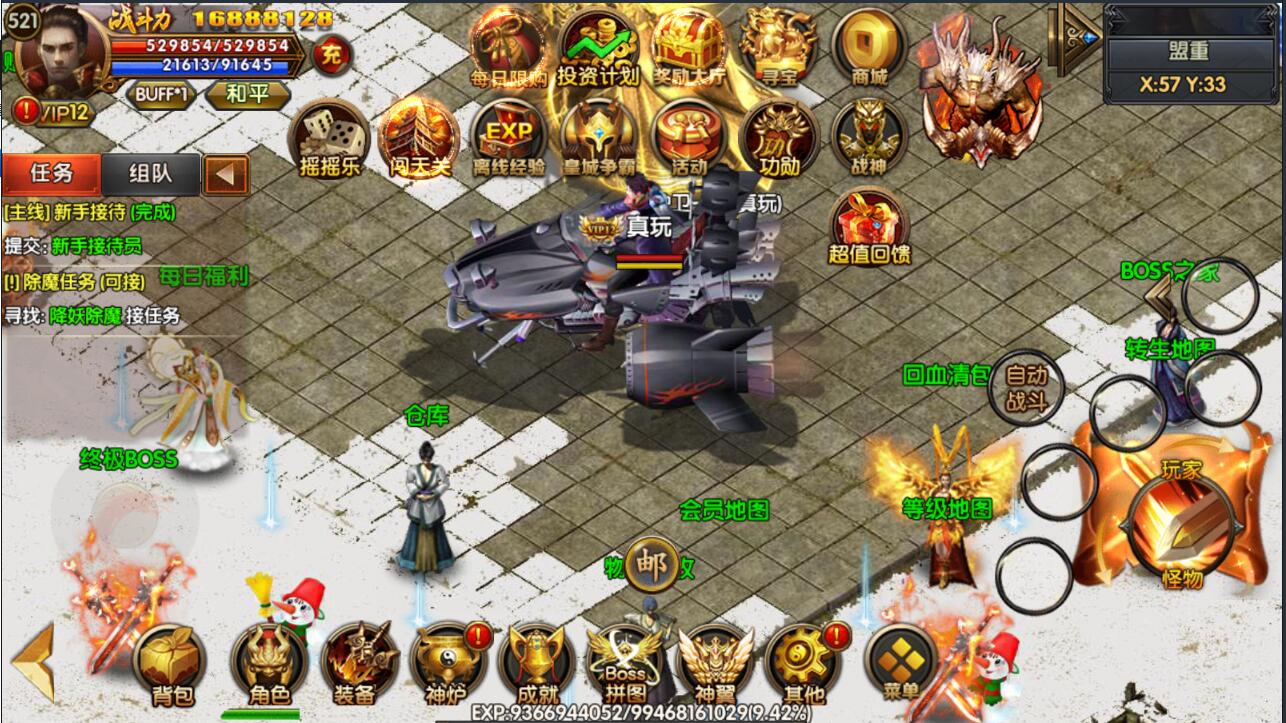Click the 充 recharge button
Viewport: 1286px width, 723px height.
tap(332, 54)
